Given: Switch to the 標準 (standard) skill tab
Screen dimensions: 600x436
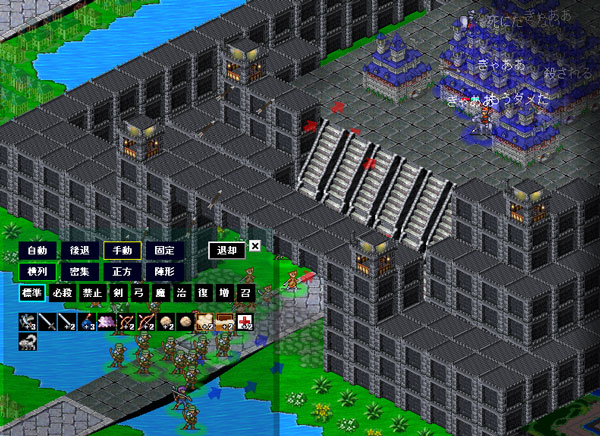Looking at the screenshot, I should (x=32, y=293).
